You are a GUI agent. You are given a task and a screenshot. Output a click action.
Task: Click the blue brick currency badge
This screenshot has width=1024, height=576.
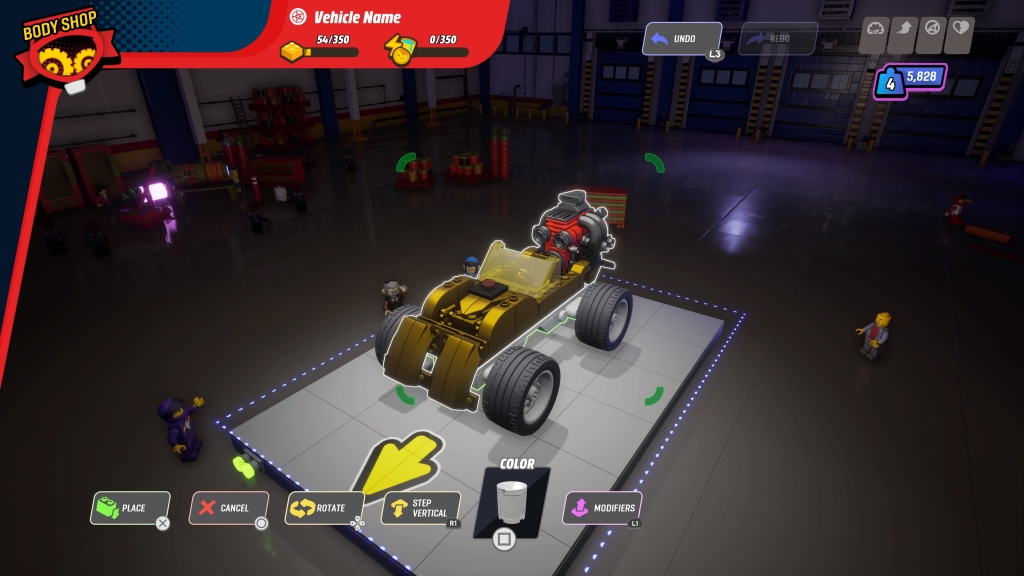click(911, 79)
